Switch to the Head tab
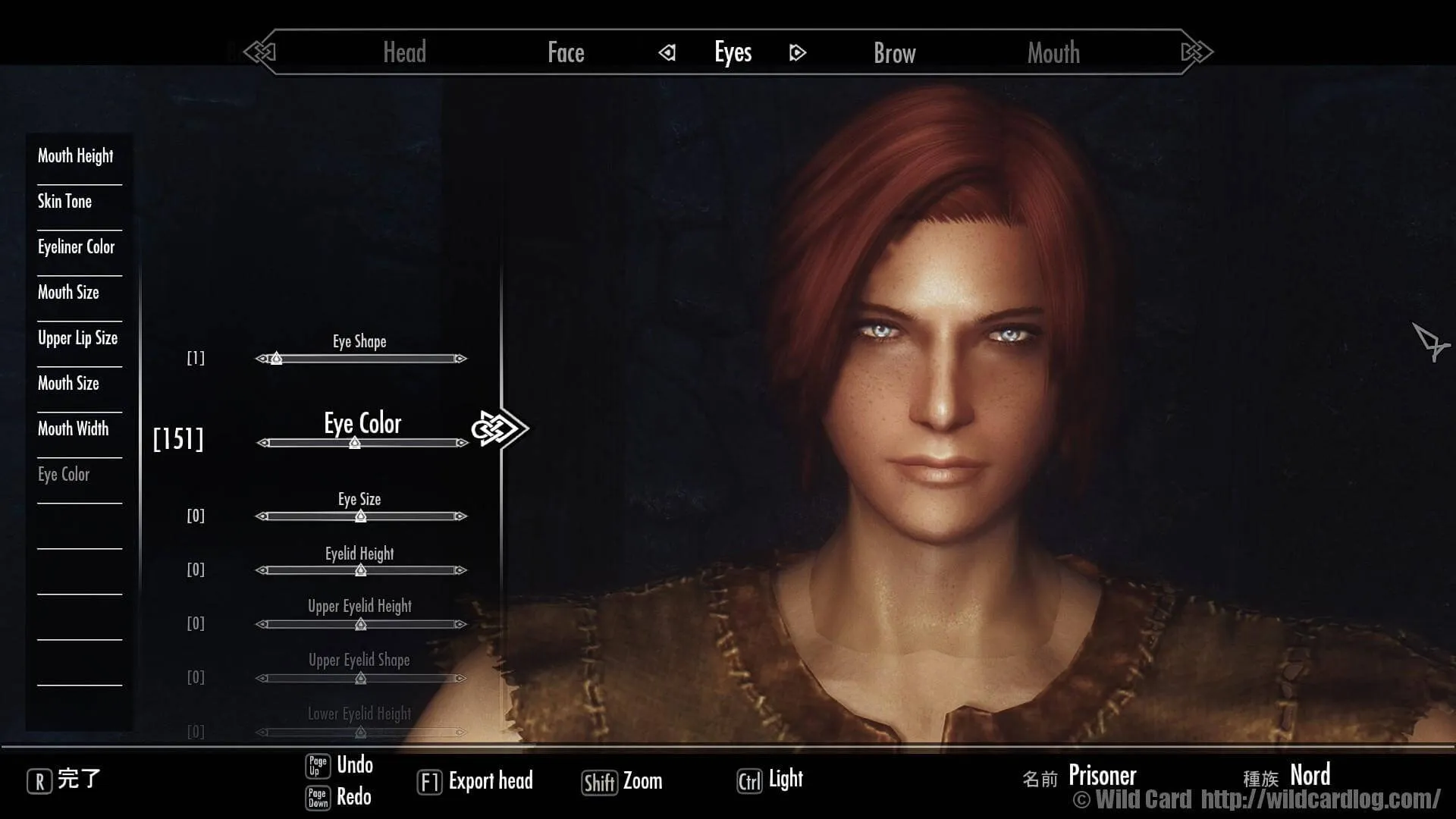The image size is (1456, 819). pos(404,52)
